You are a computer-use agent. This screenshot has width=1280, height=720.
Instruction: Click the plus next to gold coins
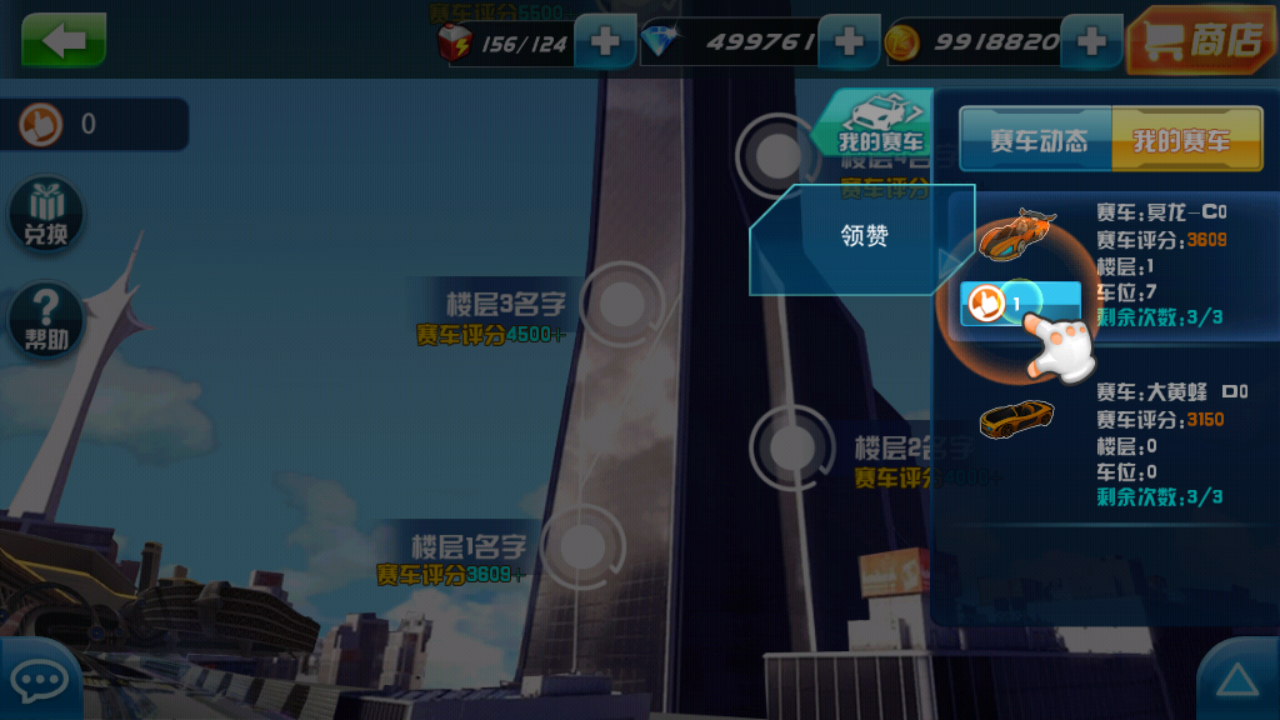click(x=1092, y=42)
